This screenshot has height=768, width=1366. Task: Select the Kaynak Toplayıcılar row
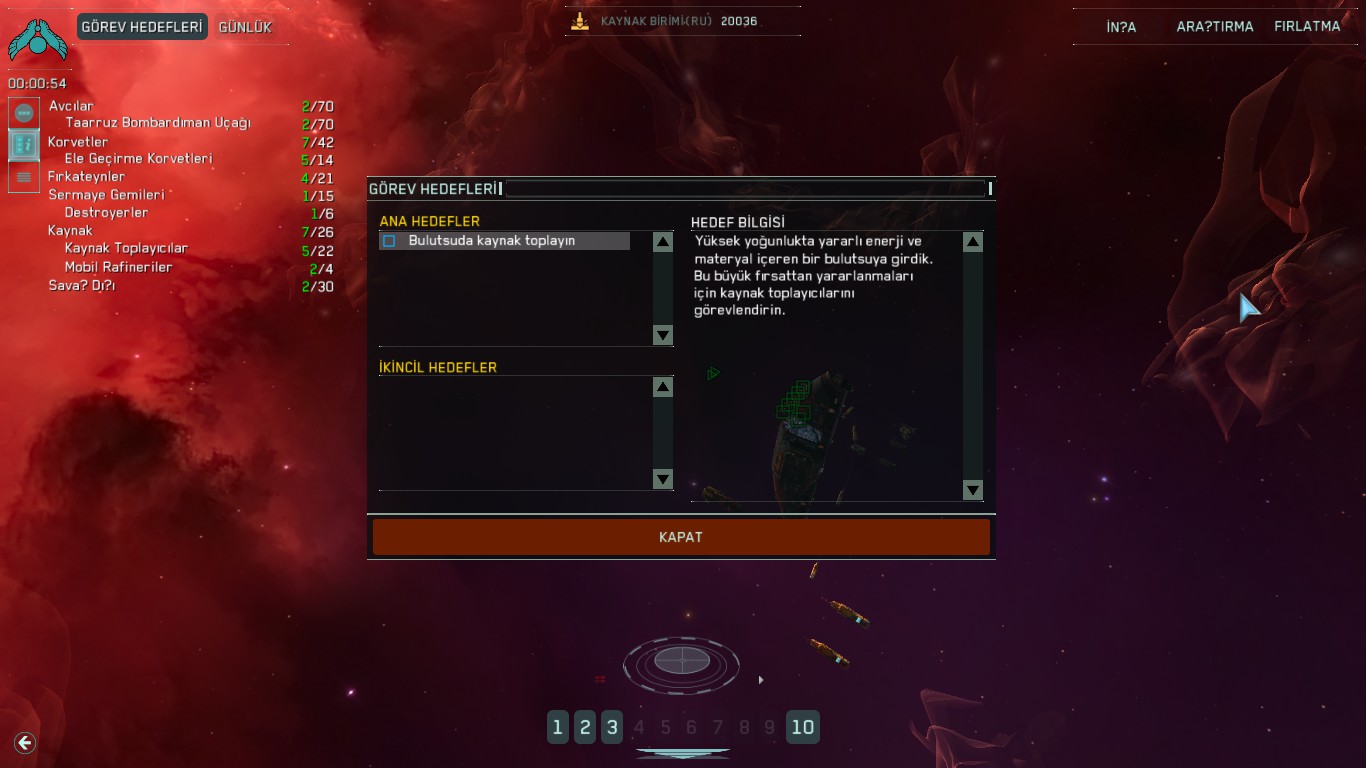click(x=126, y=249)
